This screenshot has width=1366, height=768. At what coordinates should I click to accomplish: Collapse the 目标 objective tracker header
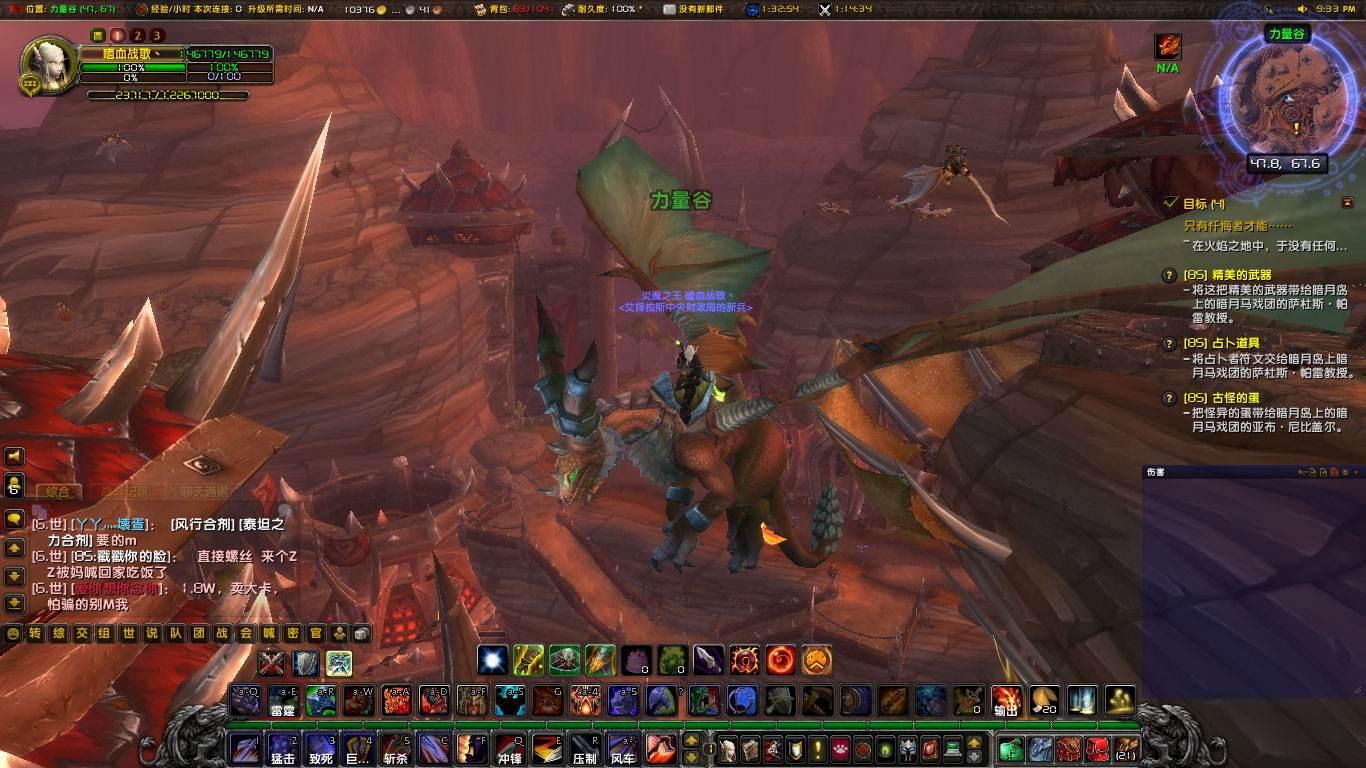1347,202
